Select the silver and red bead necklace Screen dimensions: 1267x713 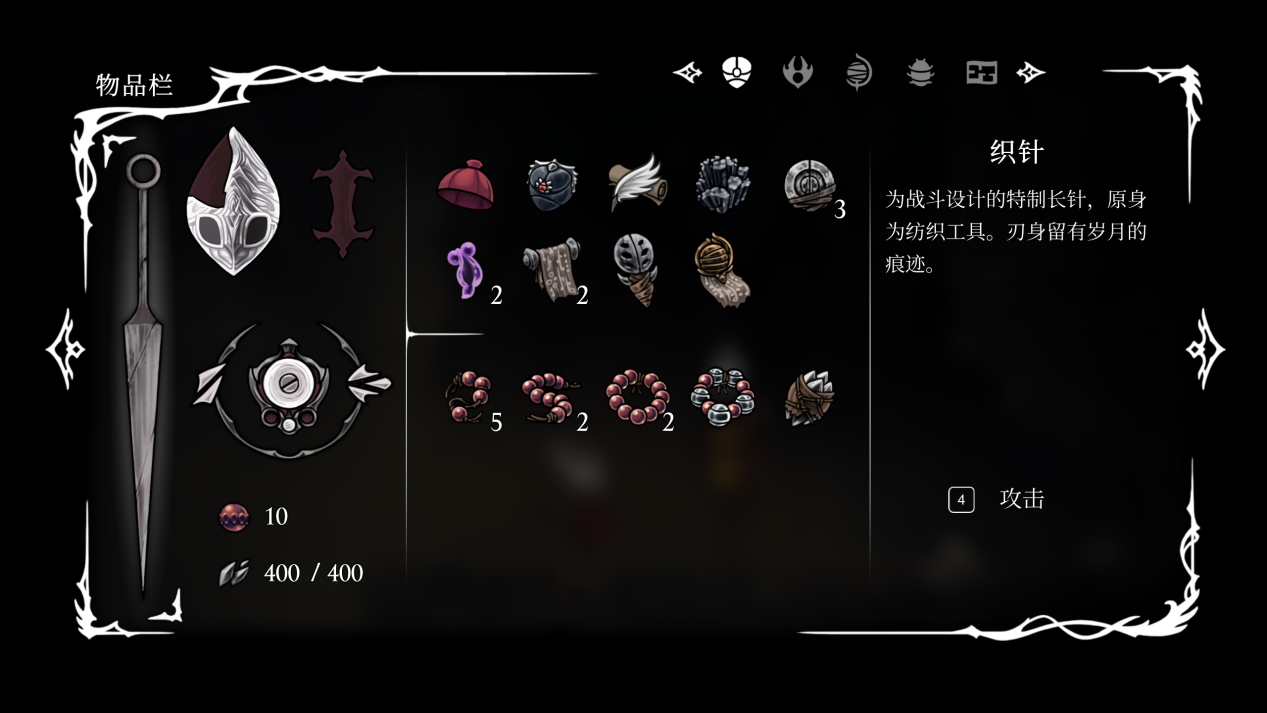coord(723,397)
